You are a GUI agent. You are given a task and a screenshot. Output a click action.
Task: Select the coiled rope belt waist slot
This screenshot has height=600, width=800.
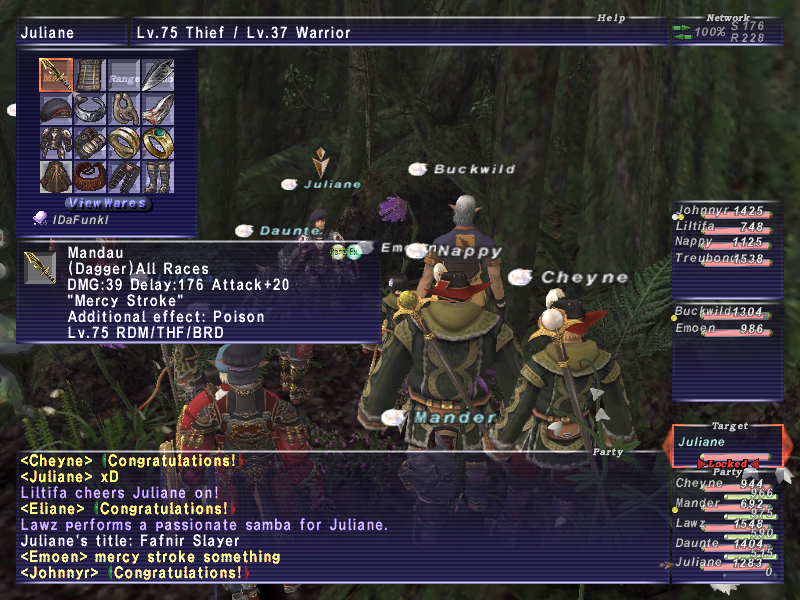pos(90,177)
